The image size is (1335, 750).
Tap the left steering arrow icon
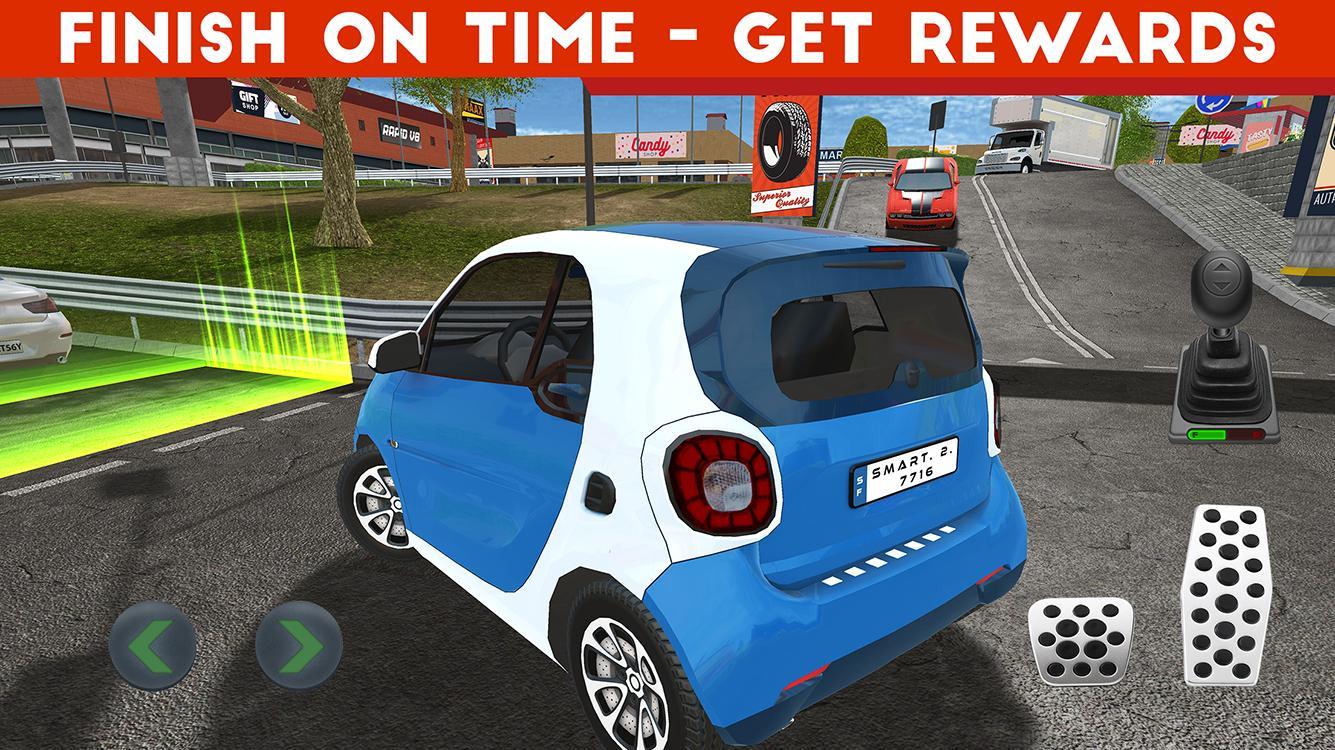click(155, 643)
